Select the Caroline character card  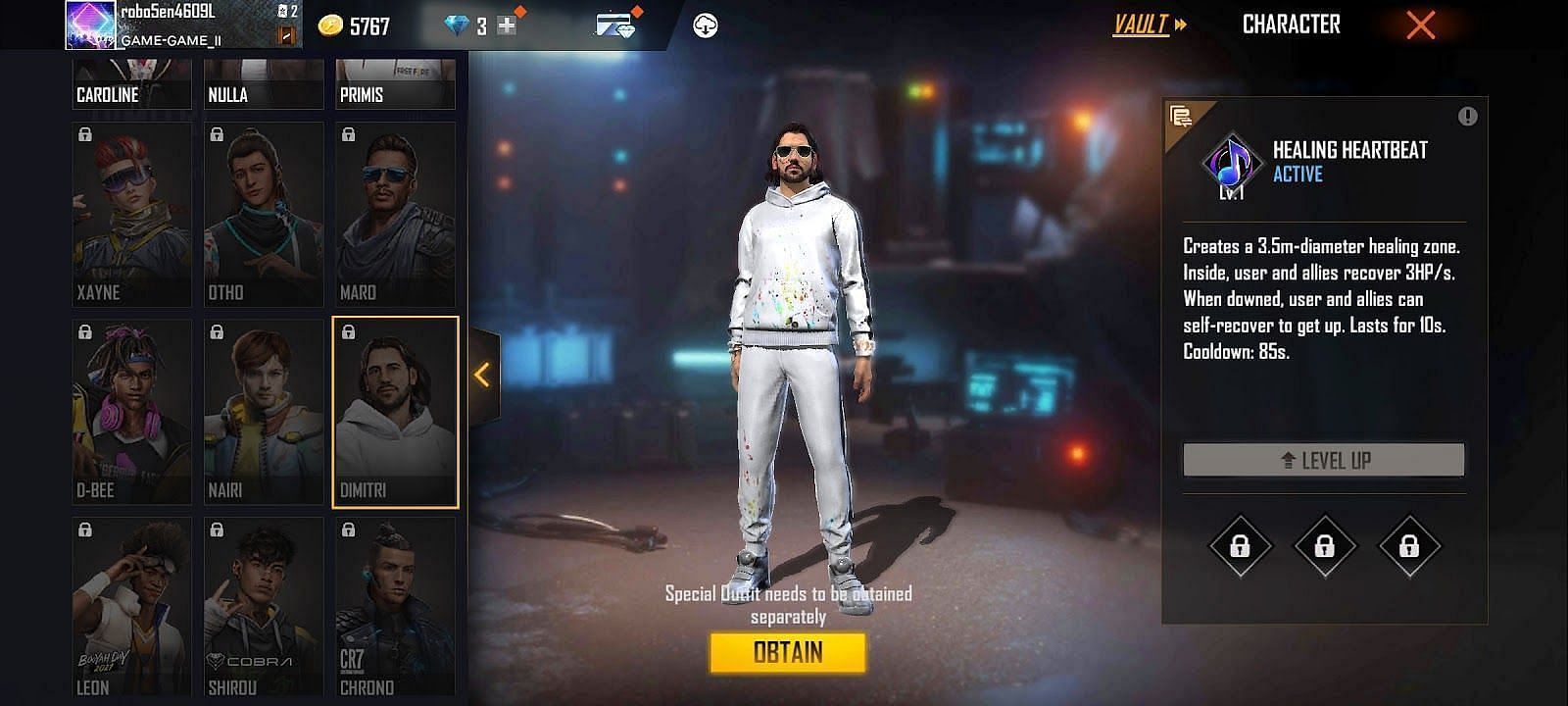tap(131, 85)
